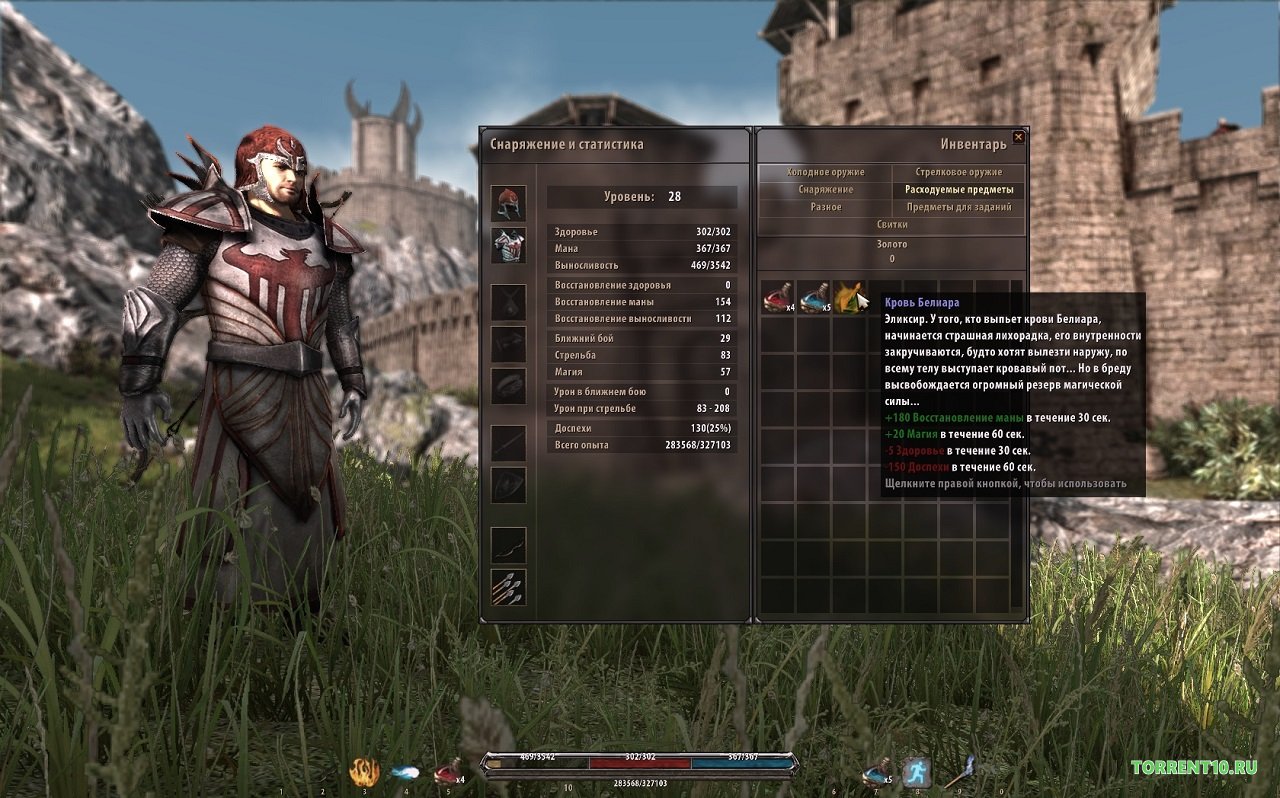Click the equipped bow slot

(x=508, y=545)
